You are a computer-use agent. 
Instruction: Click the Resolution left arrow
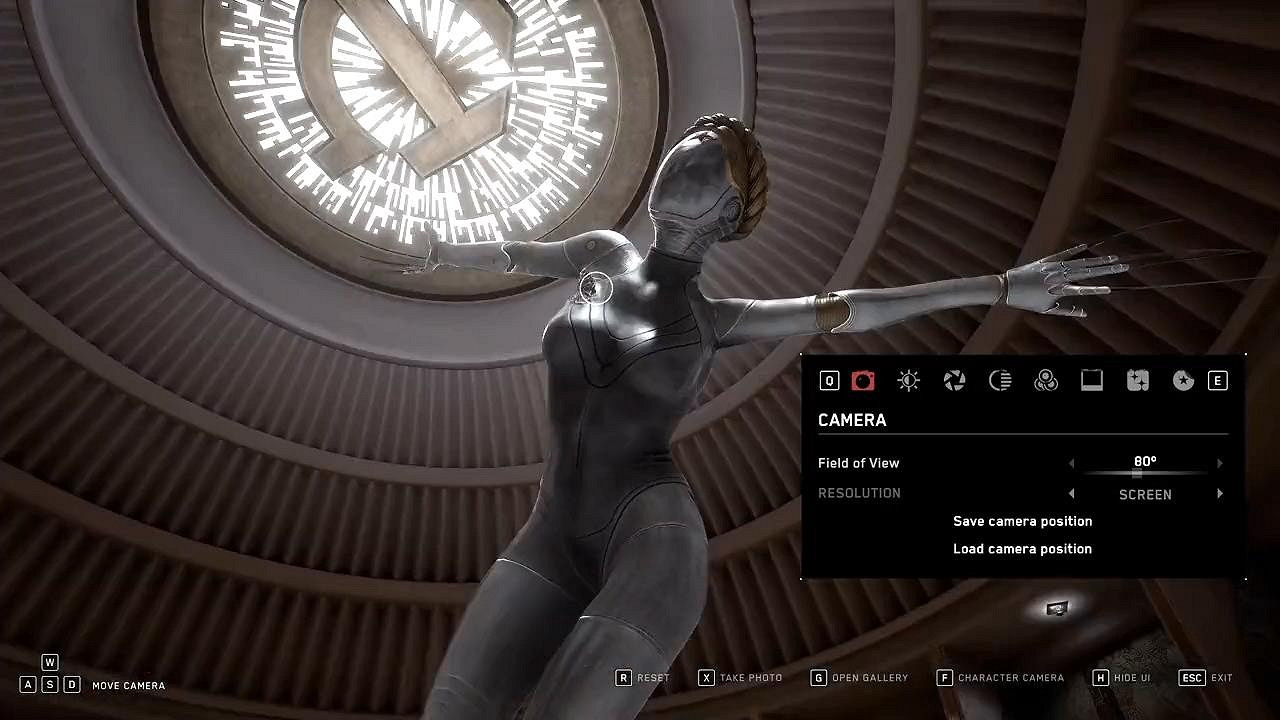click(x=1072, y=494)
